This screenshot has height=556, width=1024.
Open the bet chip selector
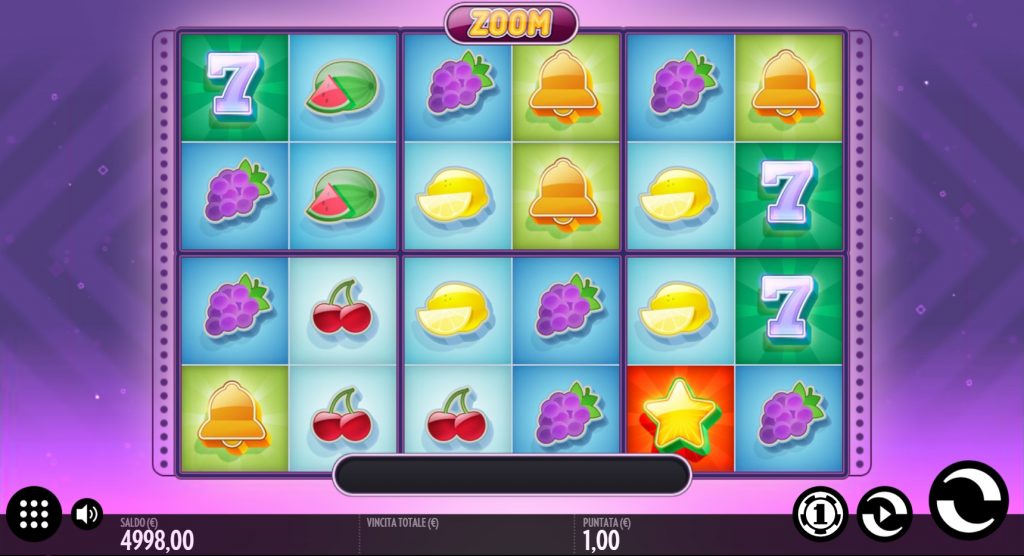[820, 514]
